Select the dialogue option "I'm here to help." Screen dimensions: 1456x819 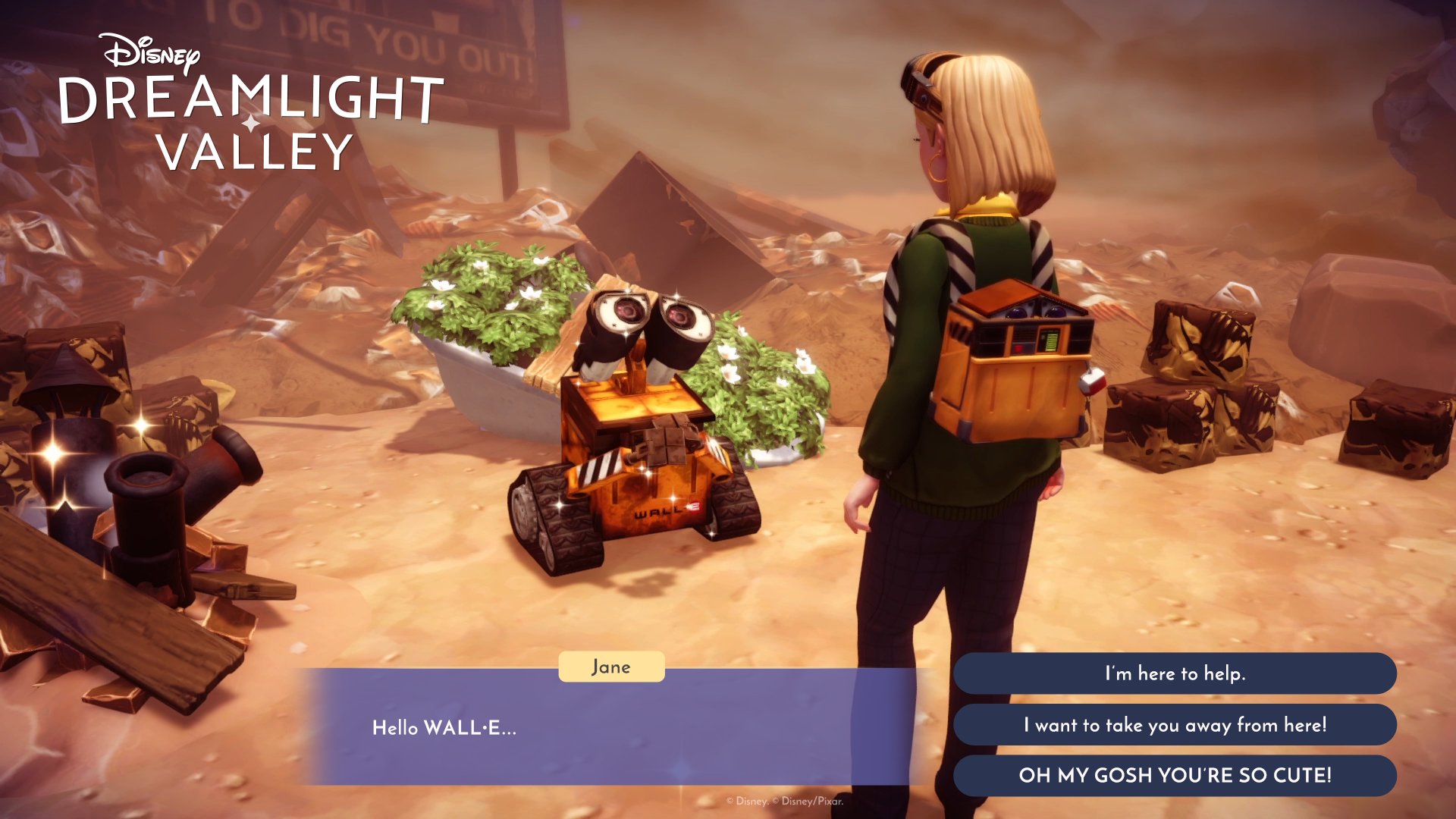tap(1178, 673)
